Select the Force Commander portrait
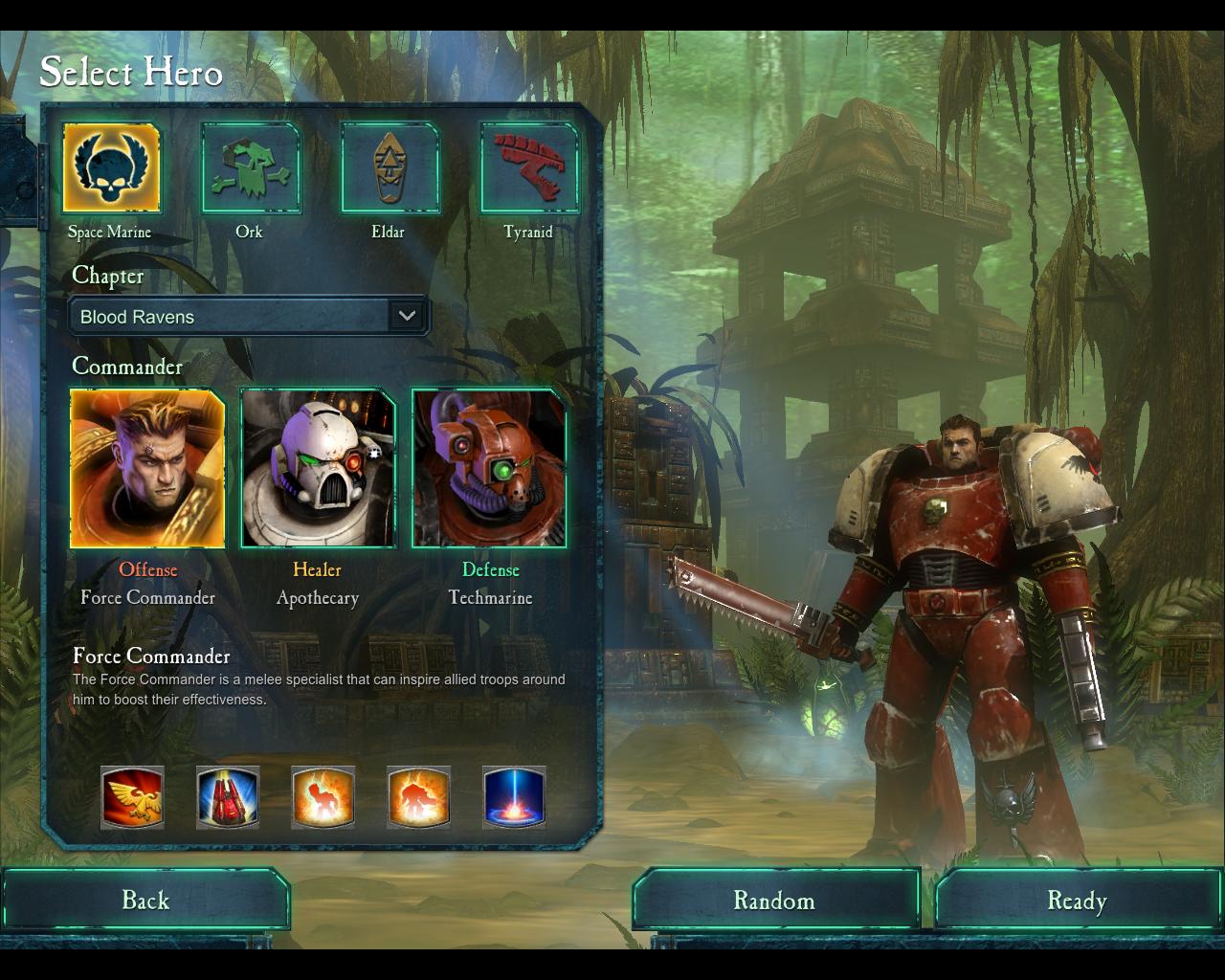The width and height of the screenshot is (1225, 980). (147, 468)
